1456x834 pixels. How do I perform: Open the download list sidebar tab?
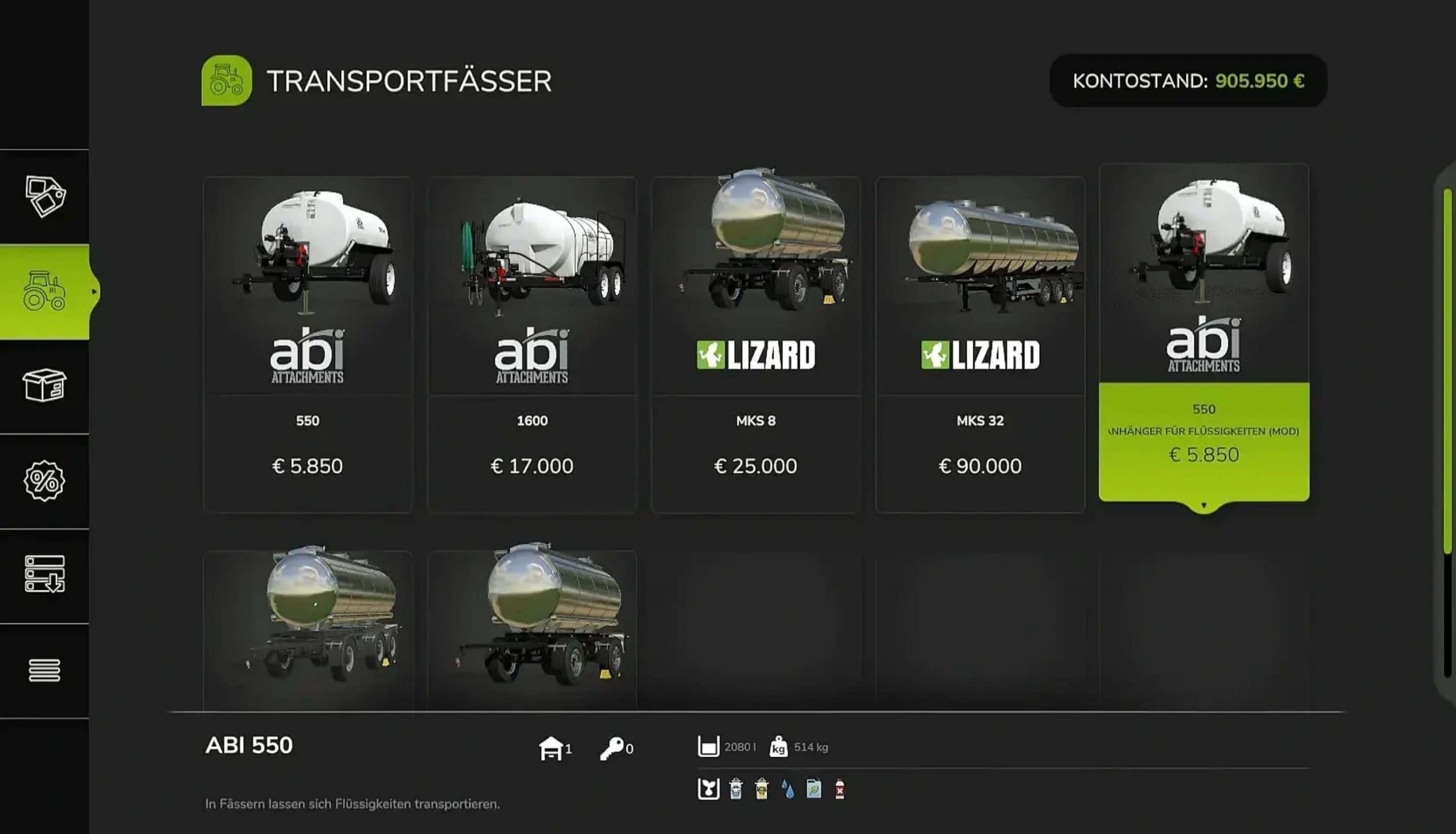[x=45, y=575]
